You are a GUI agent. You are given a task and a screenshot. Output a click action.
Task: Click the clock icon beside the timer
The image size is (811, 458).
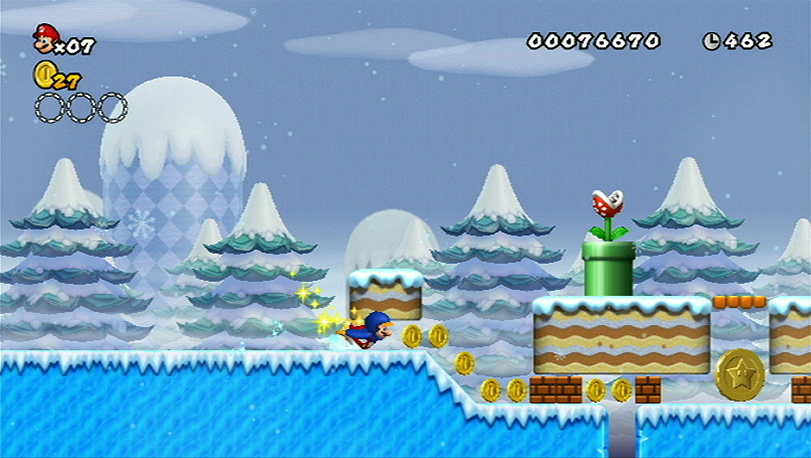(711, 41)
